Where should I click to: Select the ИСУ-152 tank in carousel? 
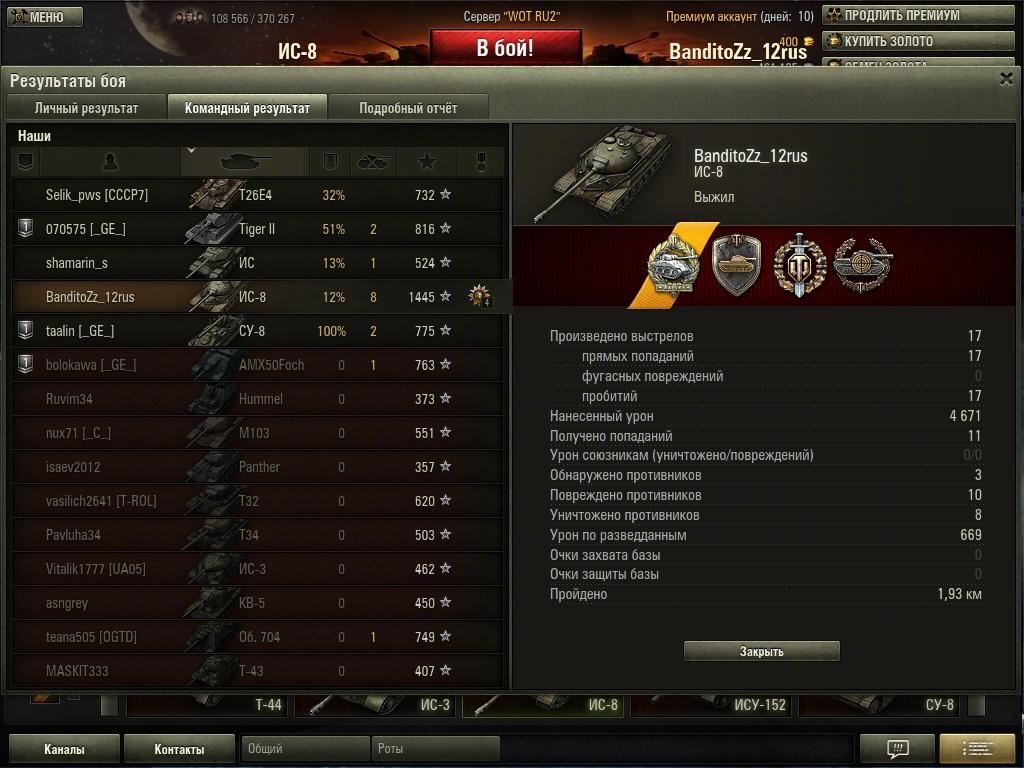point(714,704)
